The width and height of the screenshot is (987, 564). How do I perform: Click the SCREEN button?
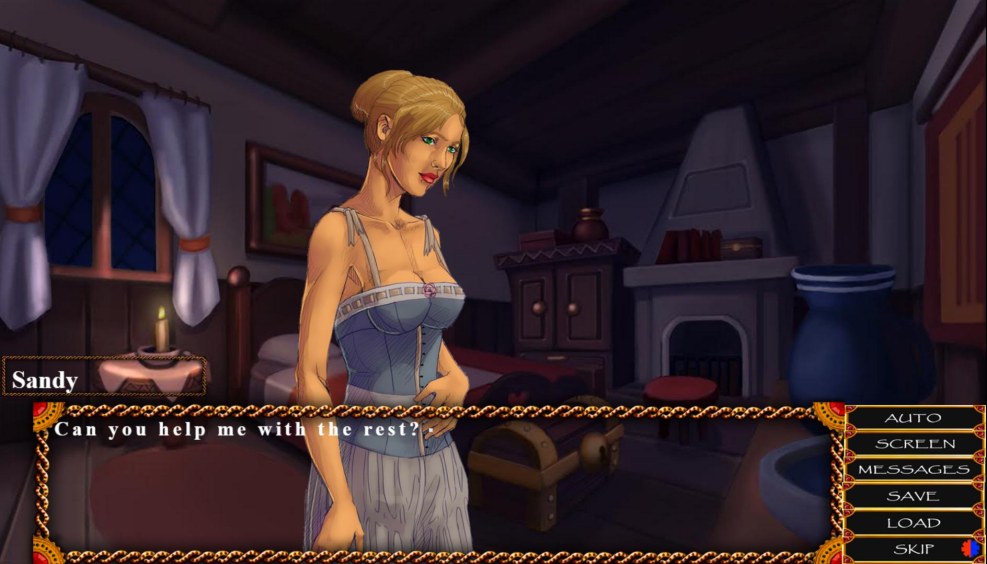click(913, 444)
